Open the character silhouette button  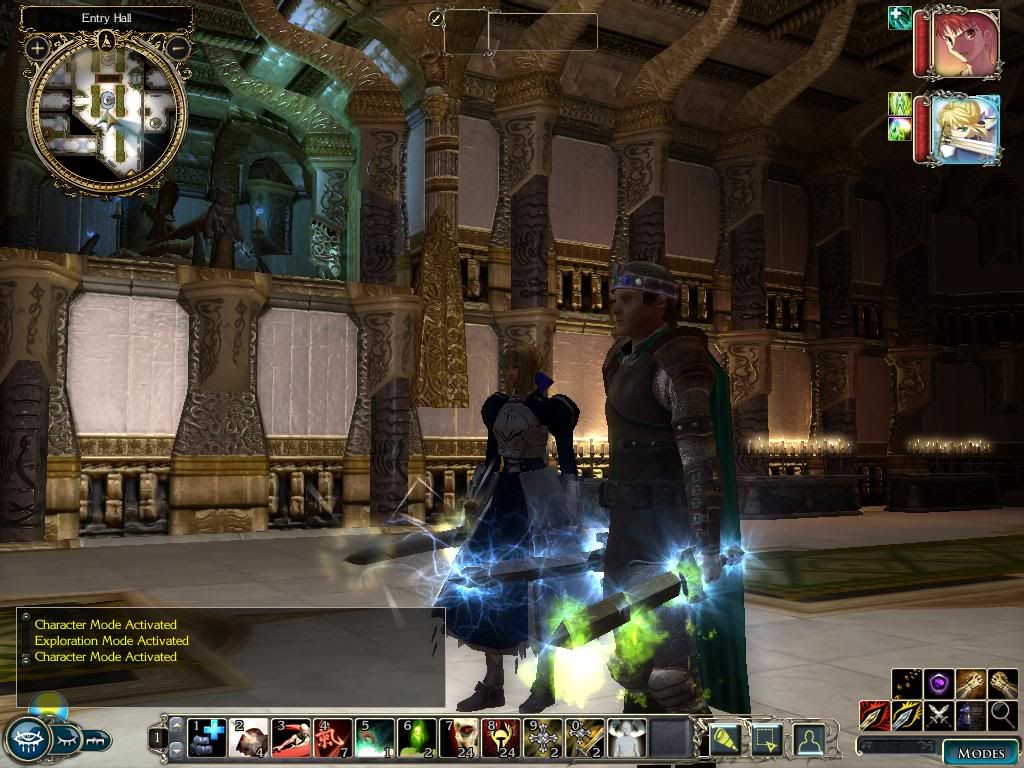click(808, 739)
